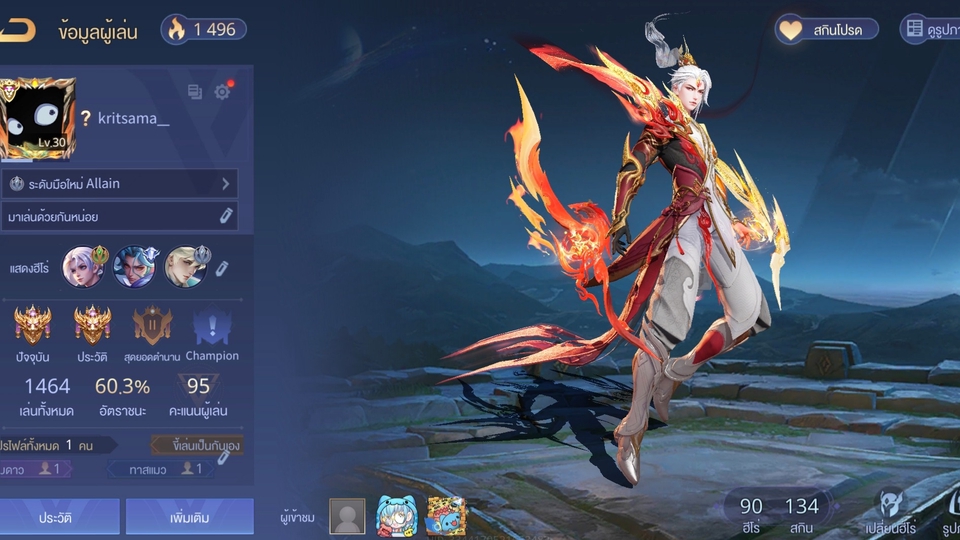Edit the player signature text
This screenshot has height=540, width=960.
227,216
